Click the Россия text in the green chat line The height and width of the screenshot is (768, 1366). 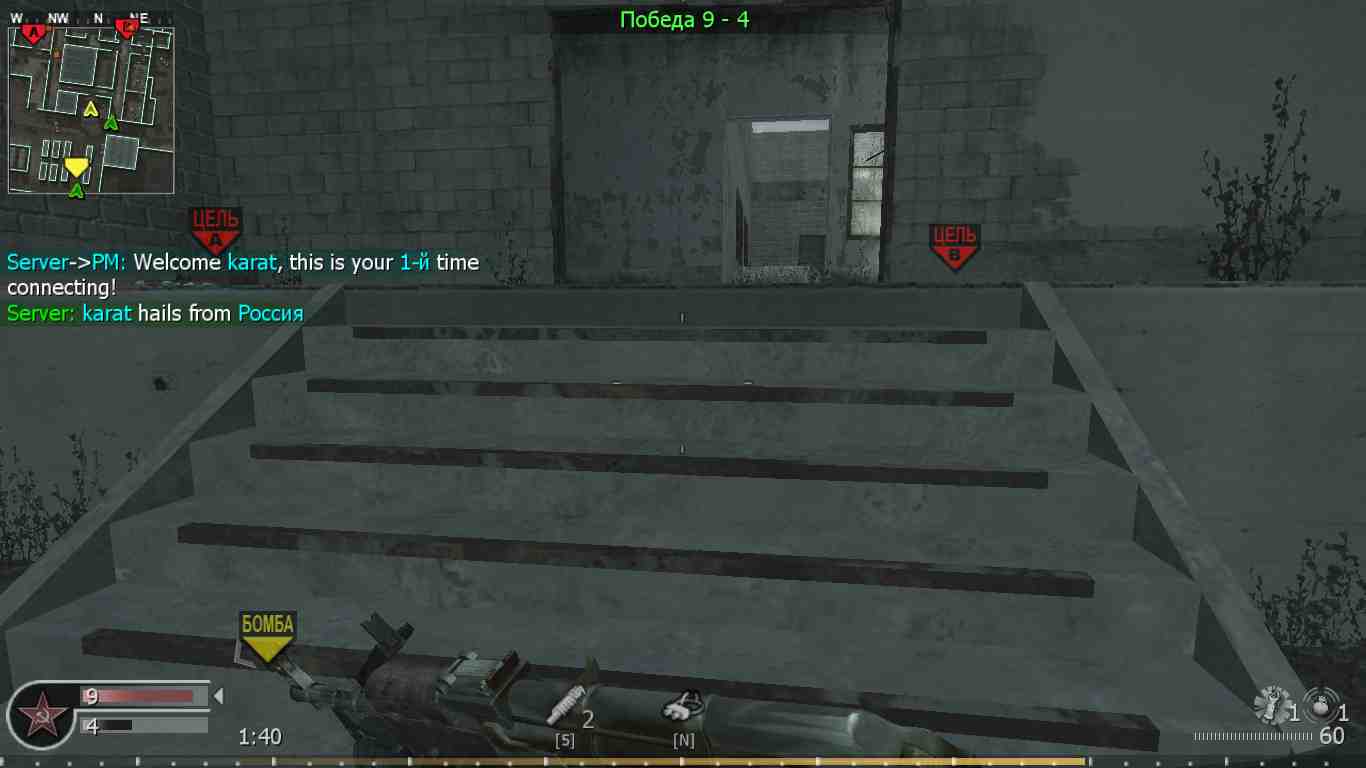pos(270,313)
